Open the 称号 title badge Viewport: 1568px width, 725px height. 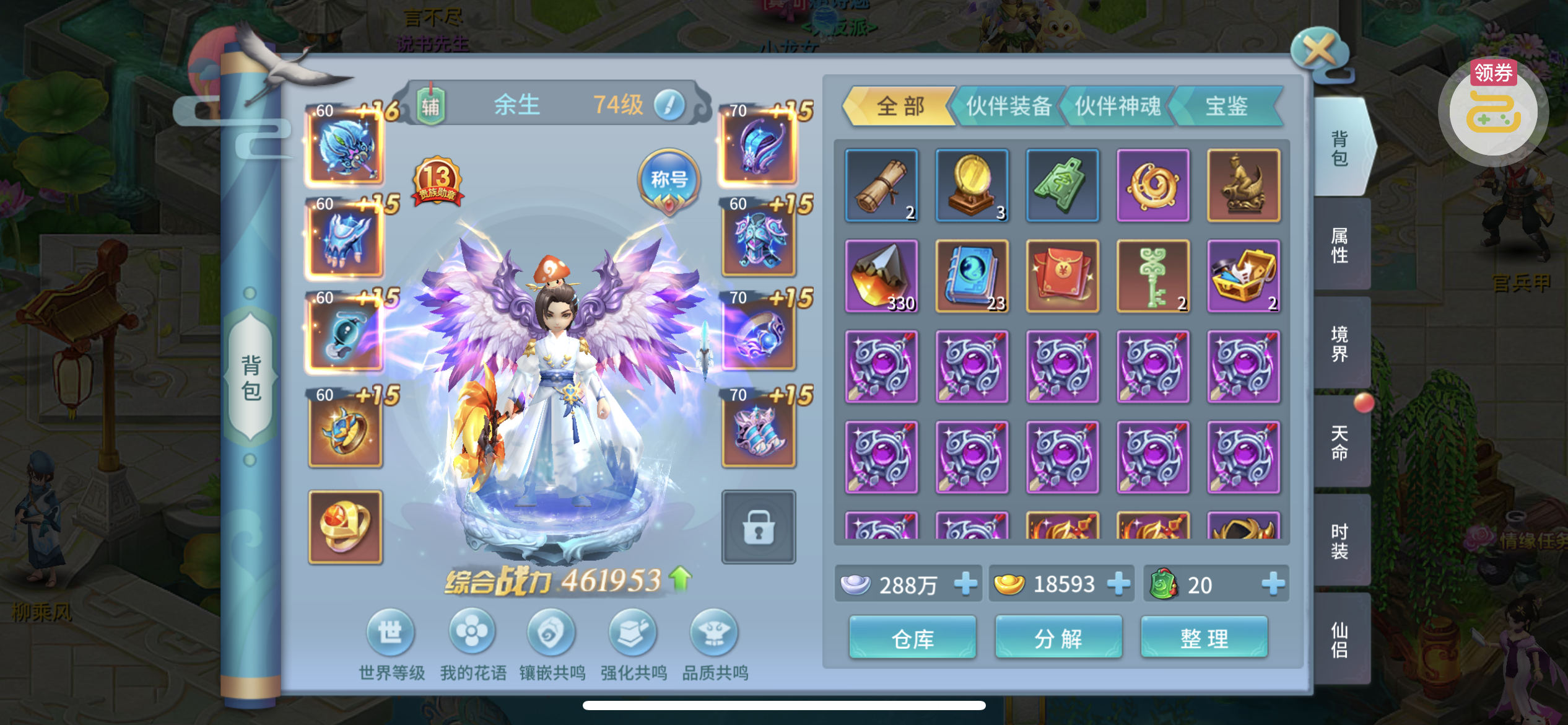(669, 181)
